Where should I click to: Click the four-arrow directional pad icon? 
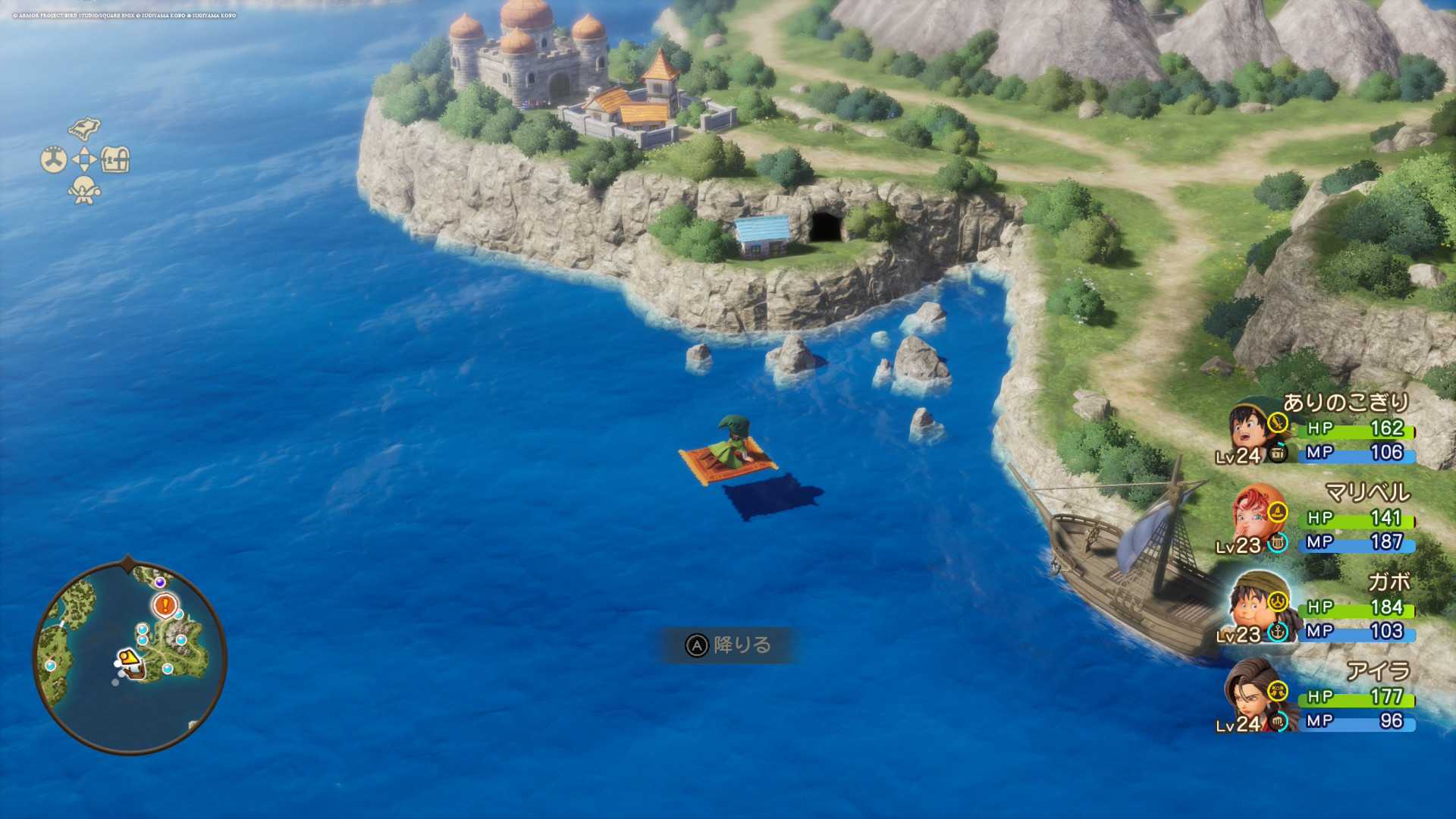[84, 159]
